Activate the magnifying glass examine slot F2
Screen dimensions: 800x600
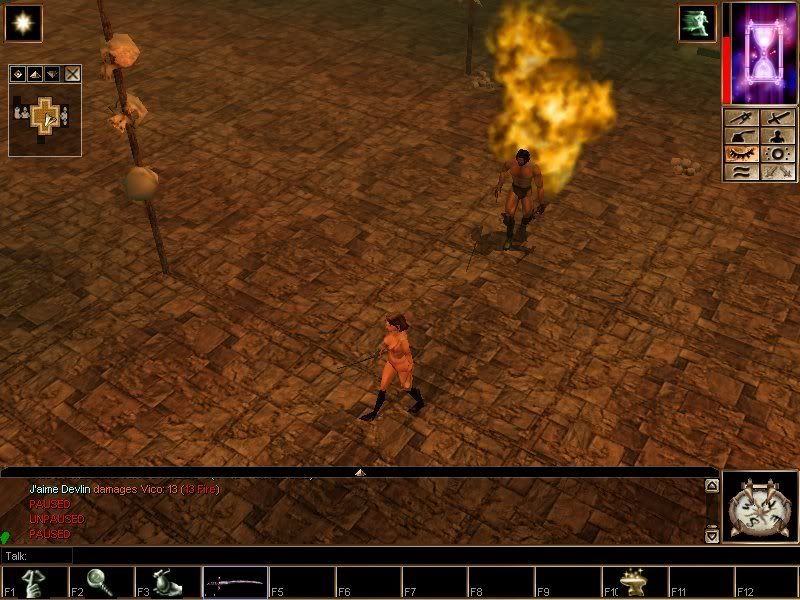point(101,582)
